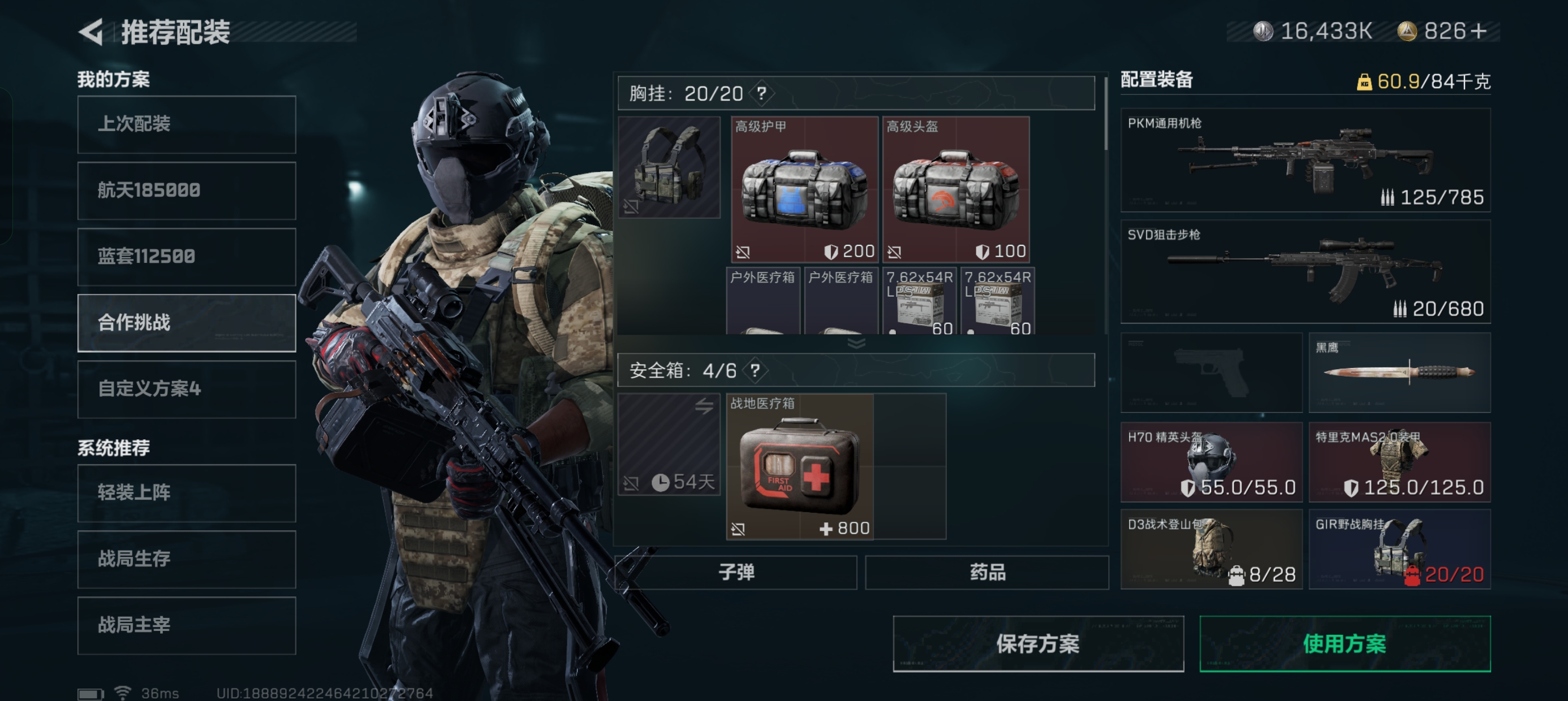Choose the 战局生存 recommended loadout
This screenshot has width=1568, height=701.
click(186, 559)
